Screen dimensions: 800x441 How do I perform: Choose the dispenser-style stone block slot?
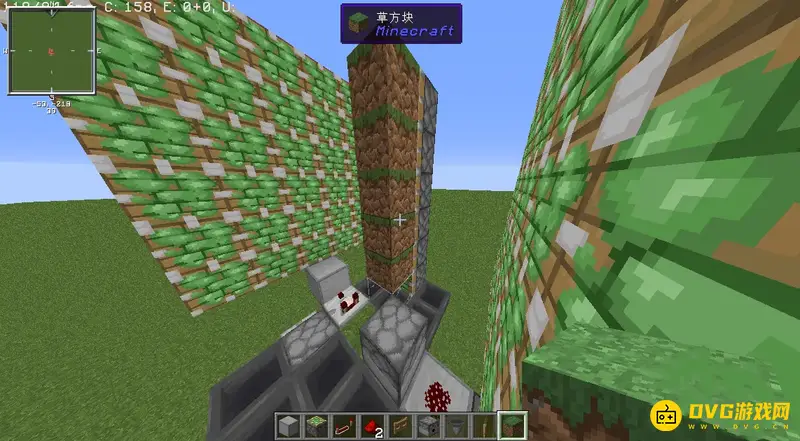click(428, 427)
